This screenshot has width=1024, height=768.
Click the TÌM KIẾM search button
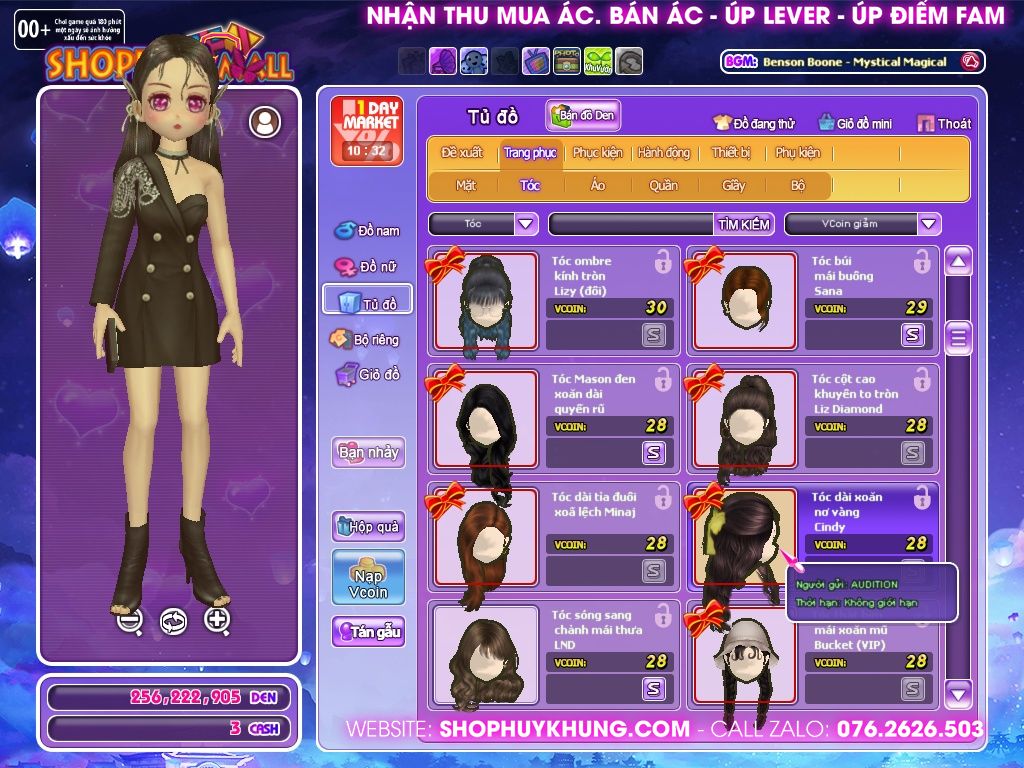744,224
